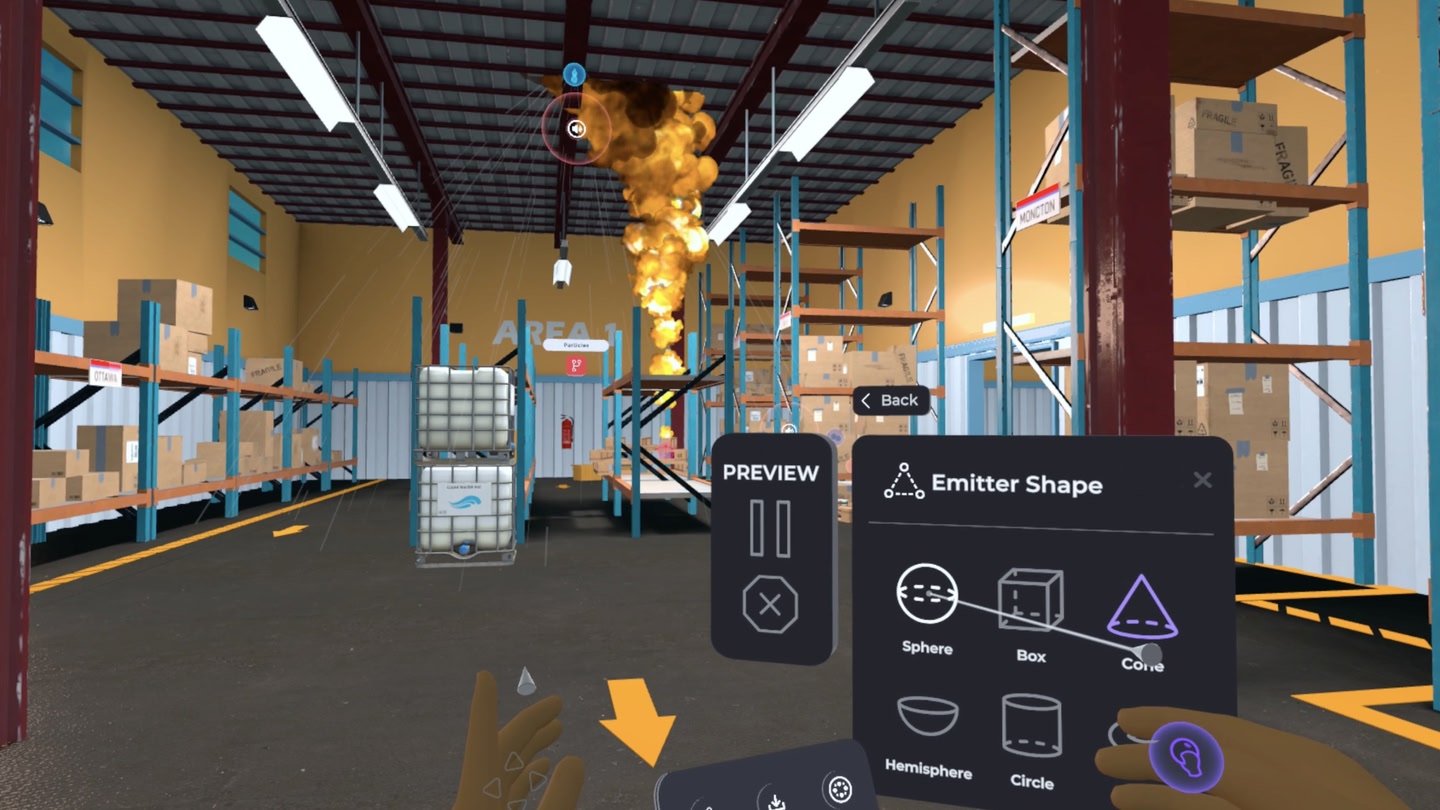Choose the Box emitter shape
The width and height of the screenshot is (1440, 810).
(x=1030, y=602)
